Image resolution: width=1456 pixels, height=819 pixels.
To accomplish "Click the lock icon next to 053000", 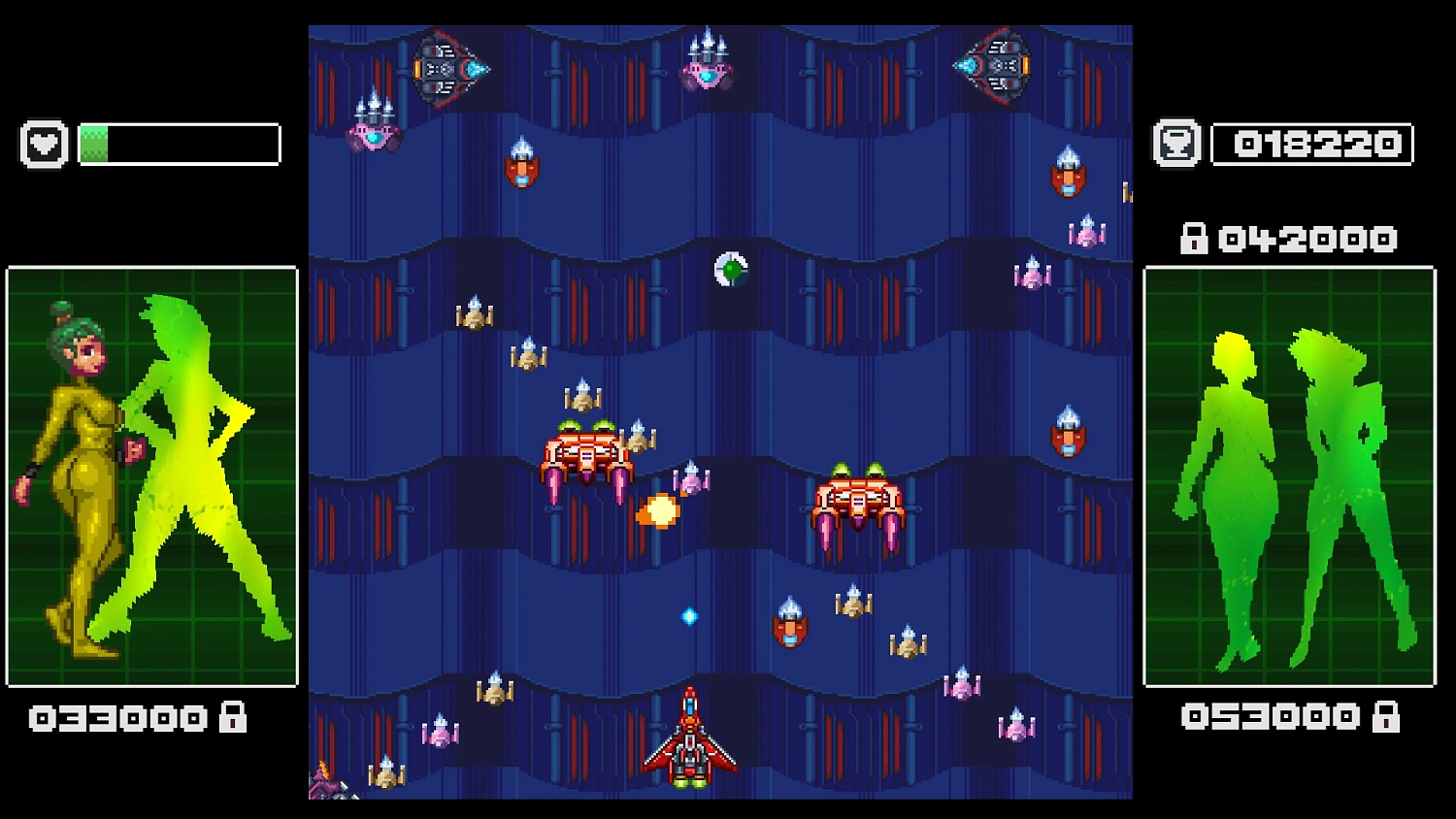I will 1384,715.
